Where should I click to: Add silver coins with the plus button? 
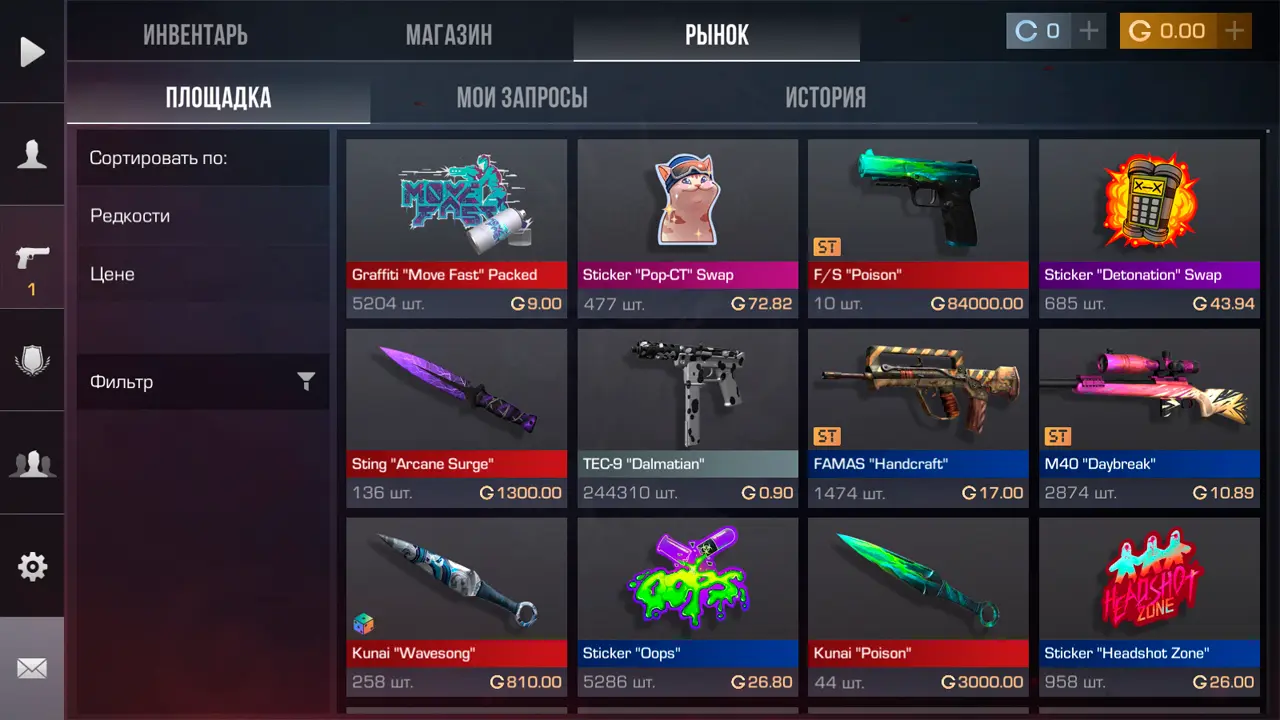(1089, 31)
